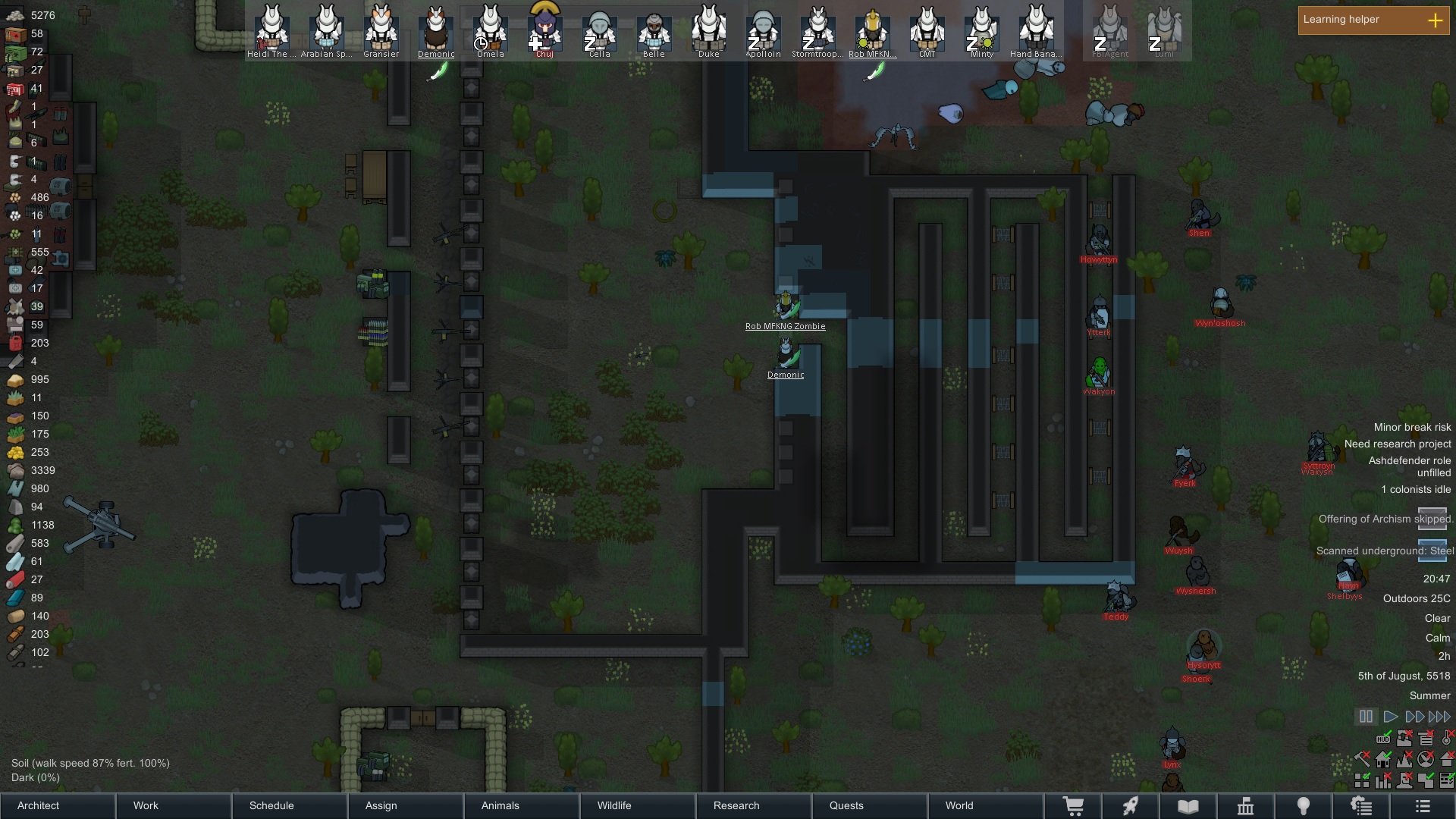Open the Assign tab
Screen dimensions: 1456x819
pyautogui.click(x=406, y=805)
